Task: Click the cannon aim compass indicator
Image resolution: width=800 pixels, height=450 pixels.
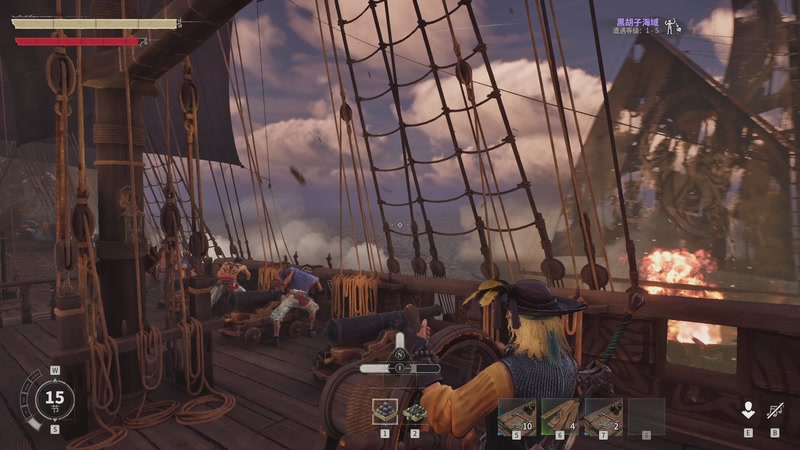Action: (400, 354)
